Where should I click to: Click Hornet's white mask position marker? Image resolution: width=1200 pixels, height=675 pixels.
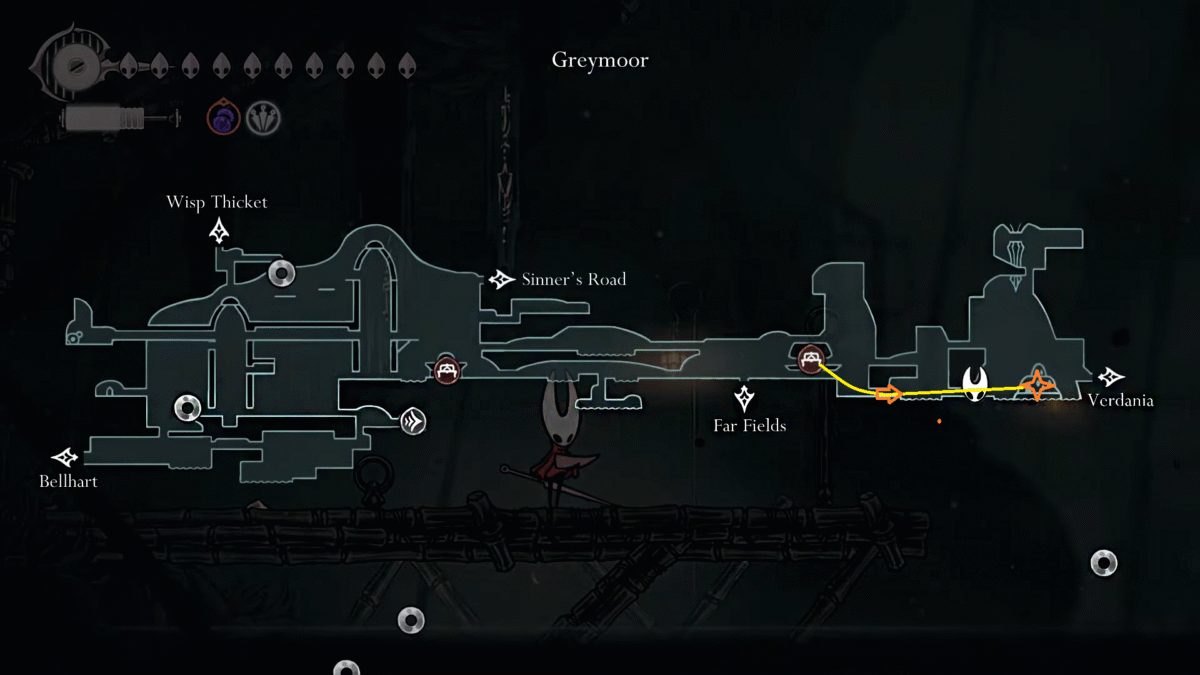(x=976, y=383)
